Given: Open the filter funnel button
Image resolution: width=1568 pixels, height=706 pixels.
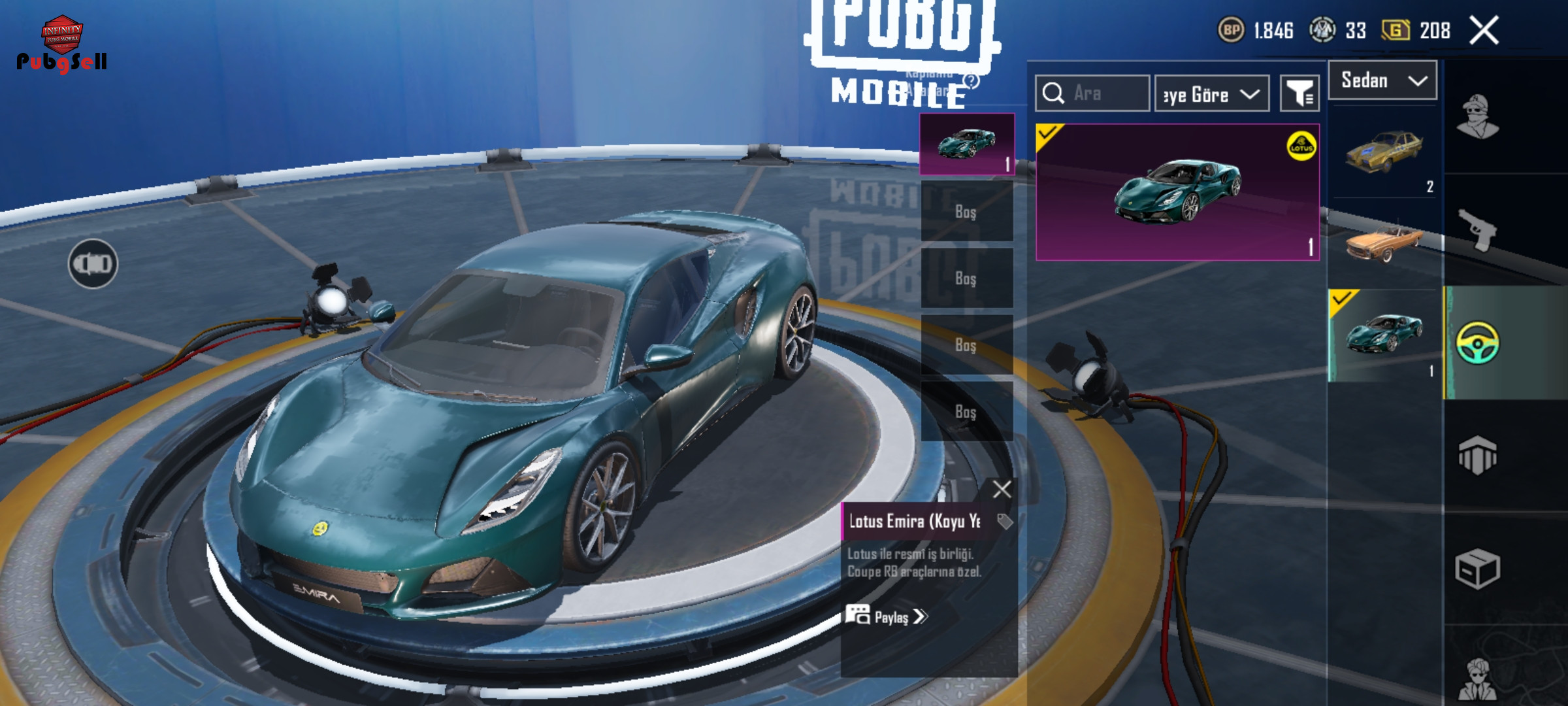Looking at the screenshot, I should tap(1299, 94).
